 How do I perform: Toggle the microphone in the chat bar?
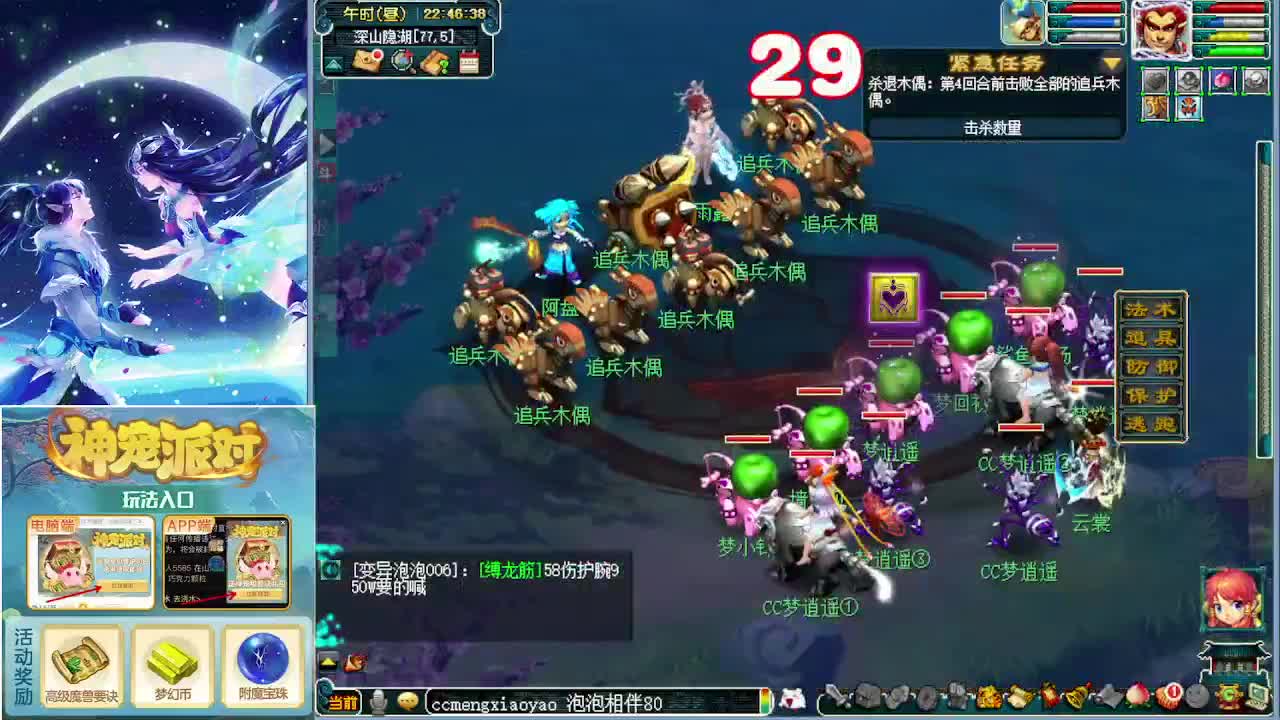(378, 700)
